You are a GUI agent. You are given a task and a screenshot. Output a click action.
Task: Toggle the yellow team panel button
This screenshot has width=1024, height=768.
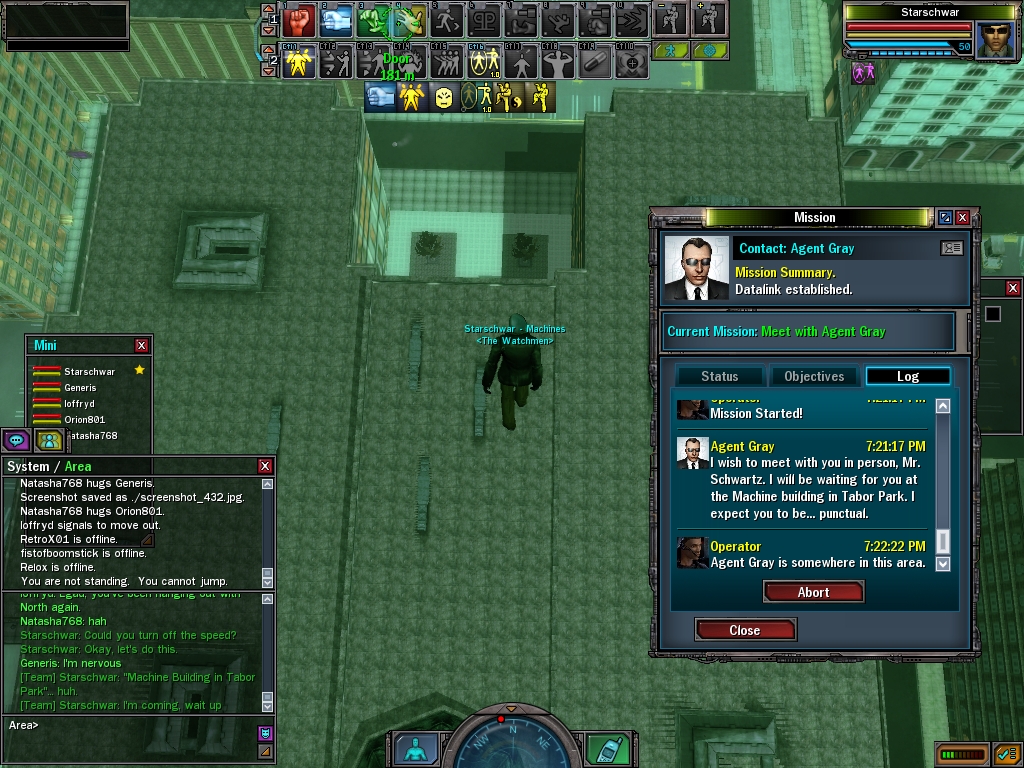48,440
